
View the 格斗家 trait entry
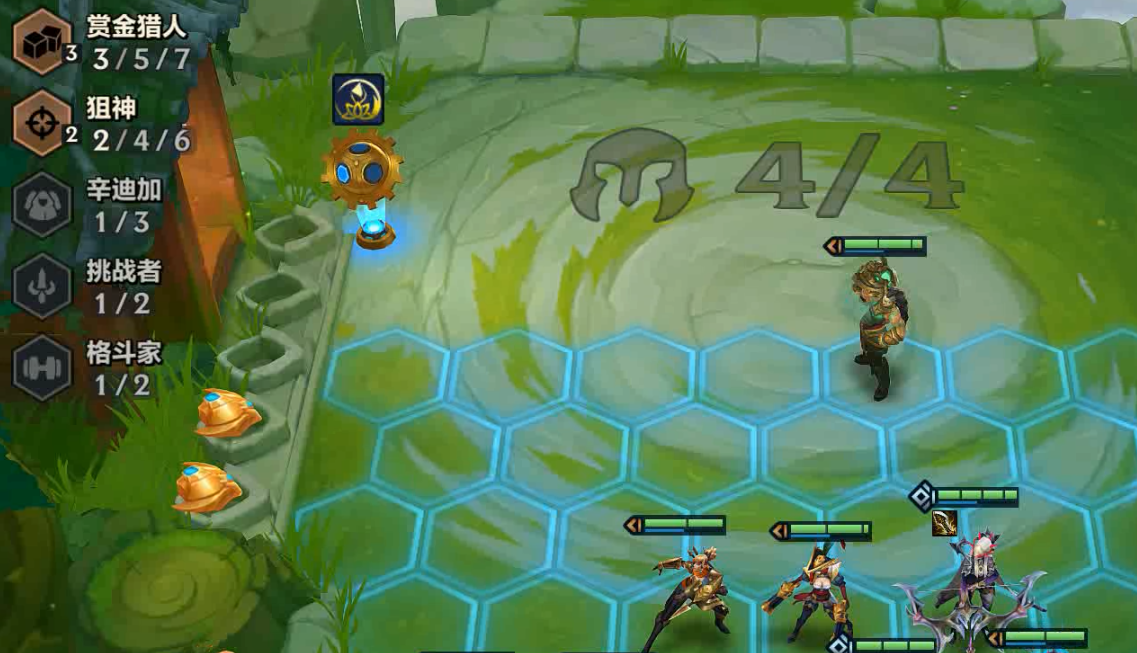coord(42,367)
